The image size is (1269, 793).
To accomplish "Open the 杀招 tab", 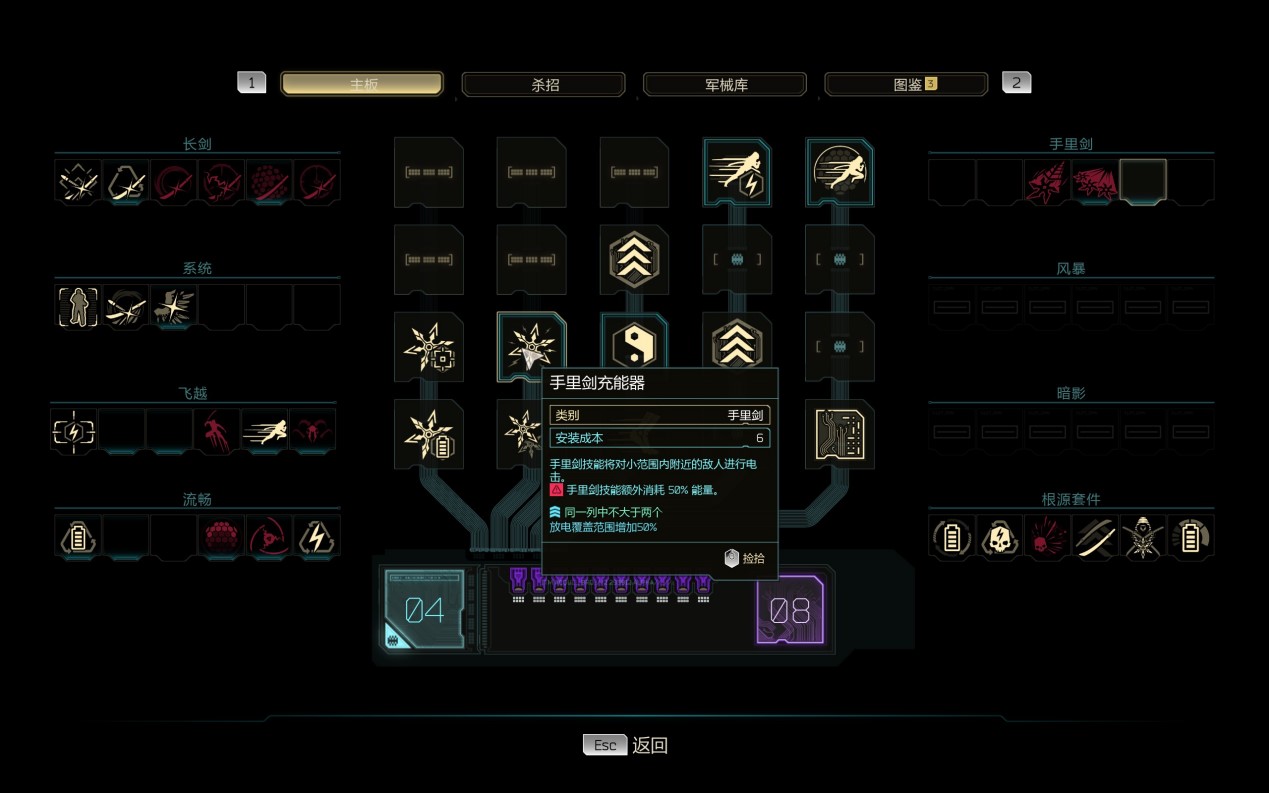I will point(543,84).
